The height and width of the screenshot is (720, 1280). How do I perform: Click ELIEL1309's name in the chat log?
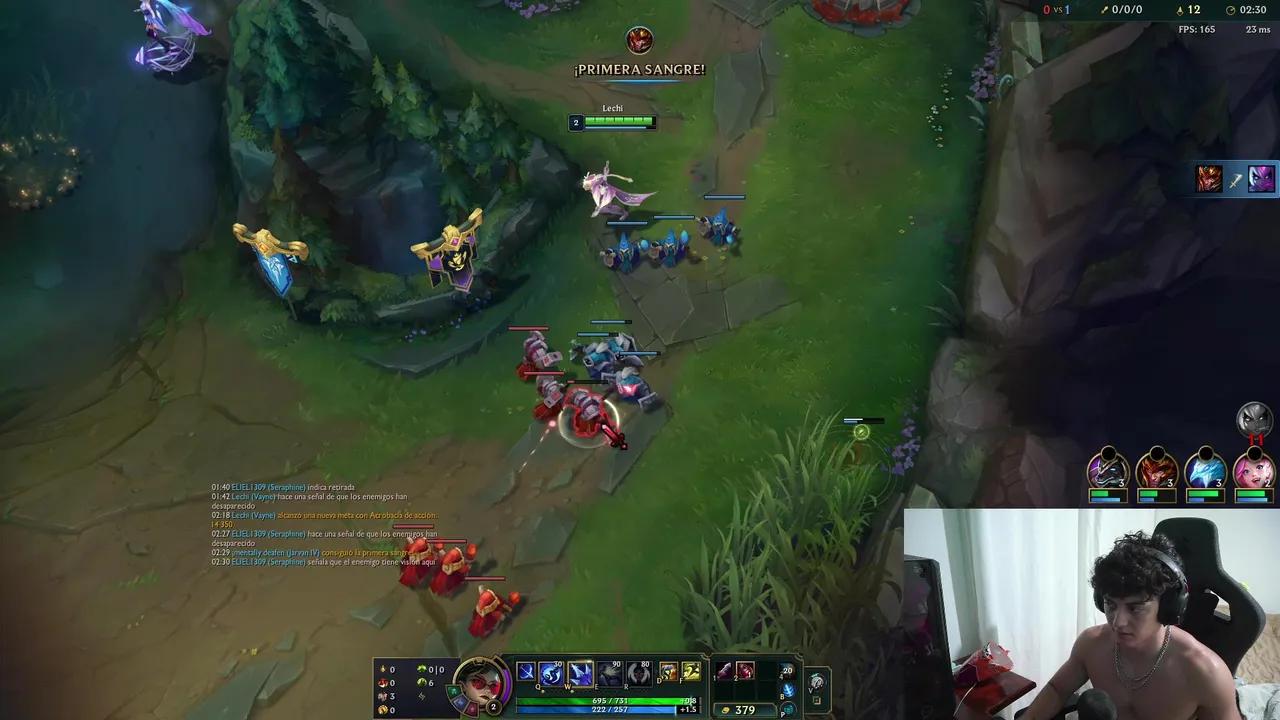tap(248, 487)
